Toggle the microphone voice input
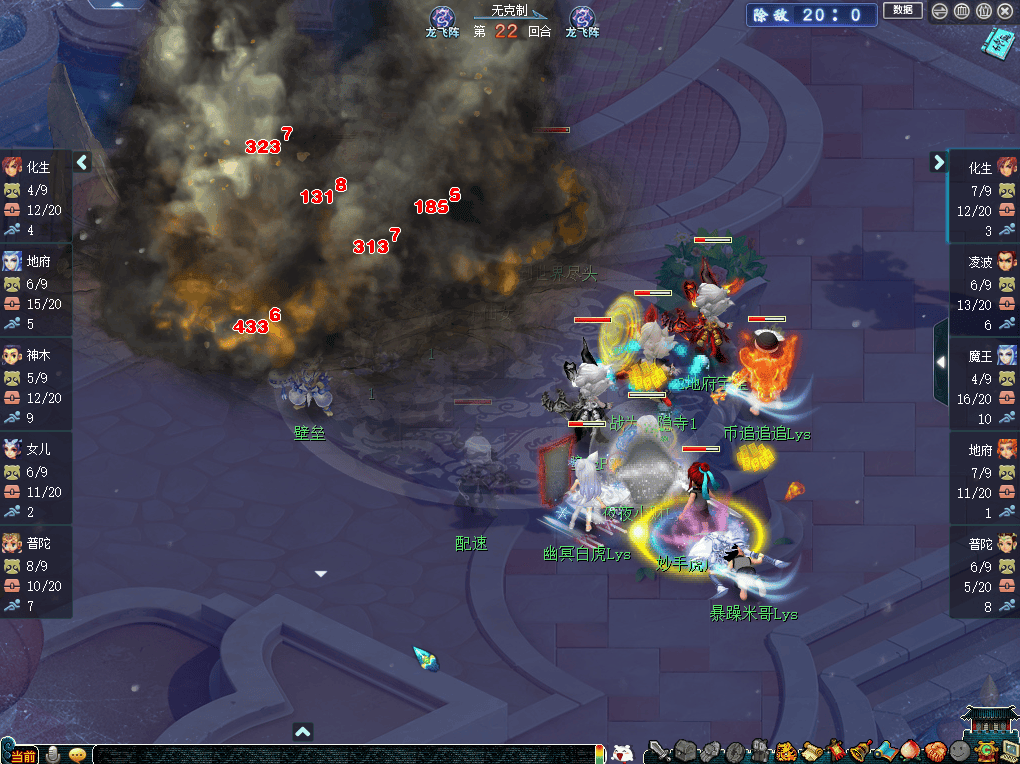1020x764 pixels. click(x=53, y=754)
